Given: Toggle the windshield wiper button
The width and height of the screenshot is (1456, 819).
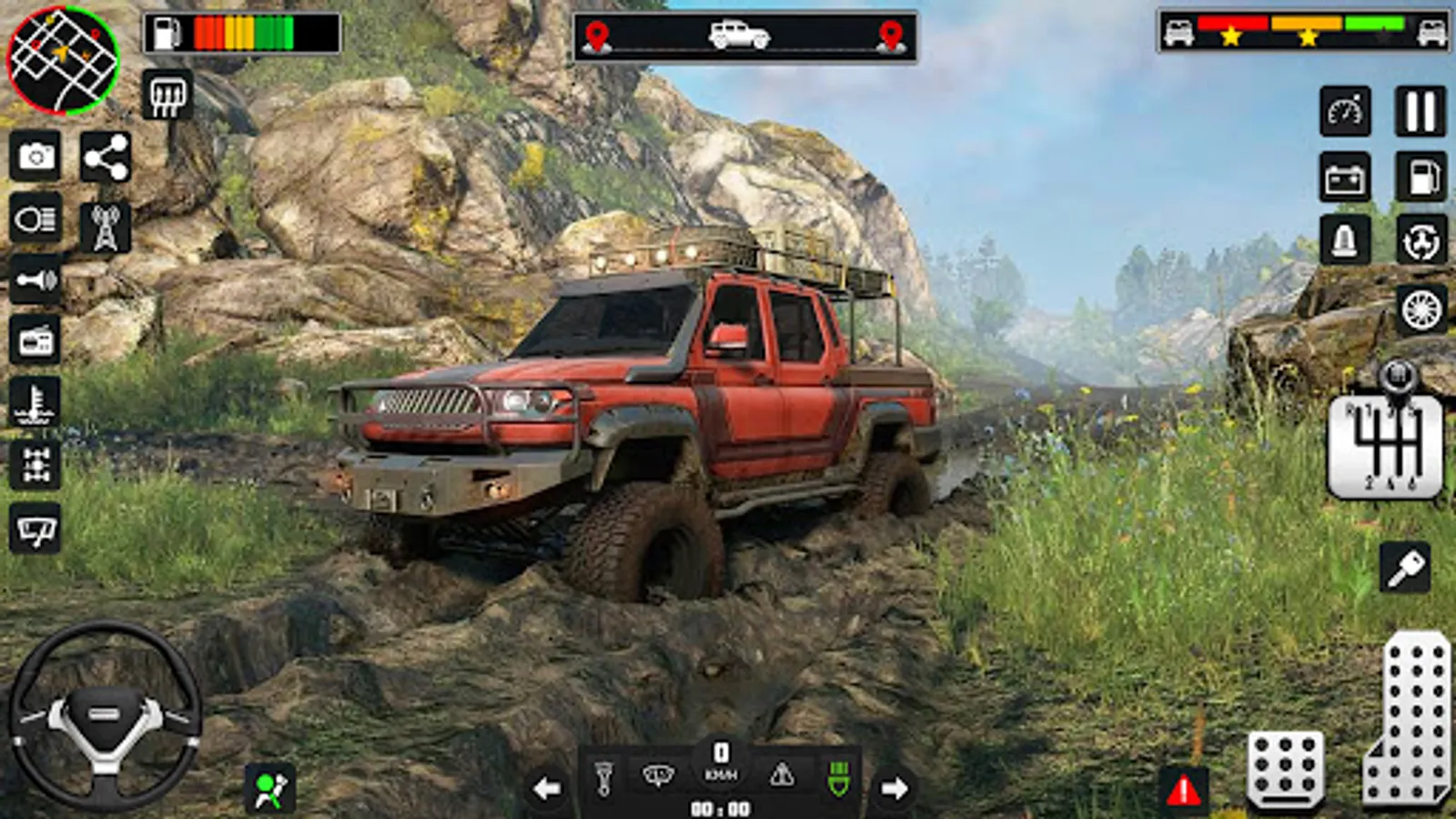Looking at the screenshot, I should point(35,529).
